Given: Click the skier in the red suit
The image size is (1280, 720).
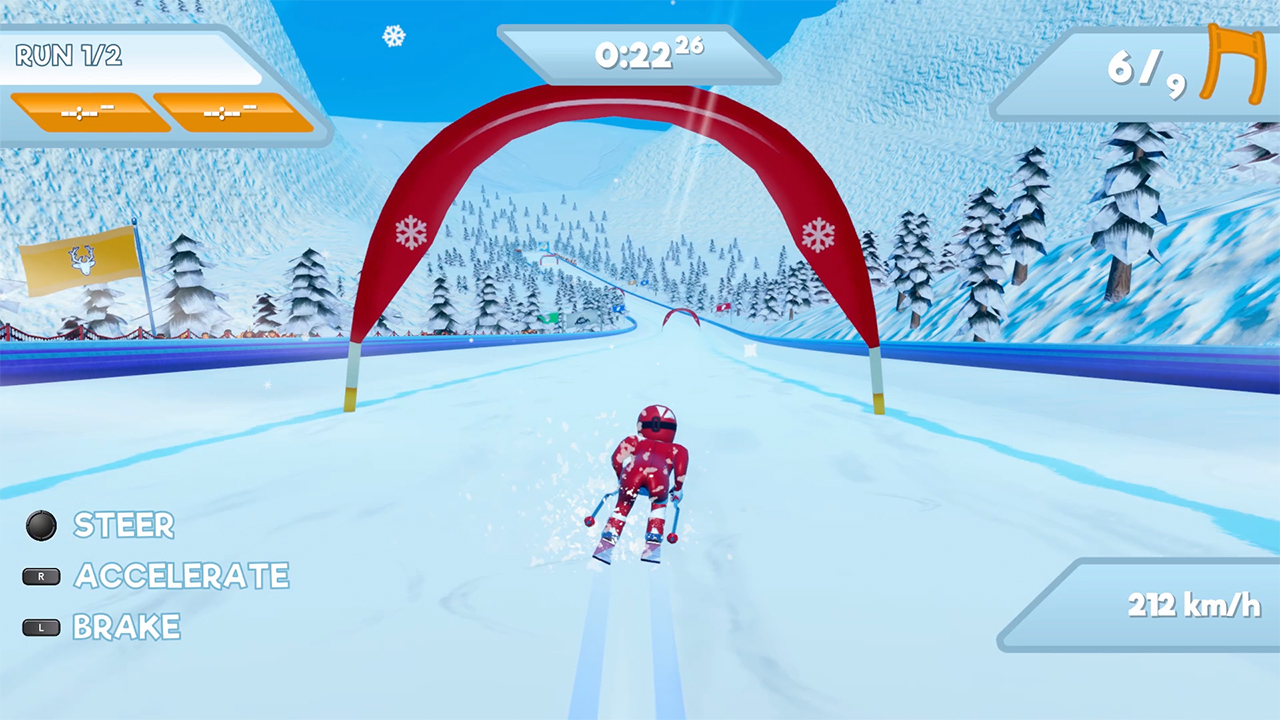Looking at the screenshot, I should coord(648,472).
